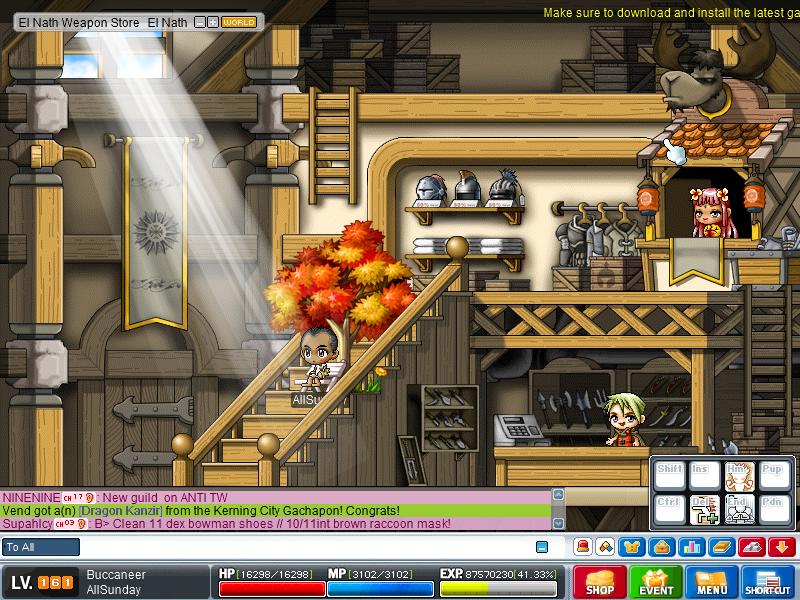Expand the minimap with the plus button

click(212, 21)
